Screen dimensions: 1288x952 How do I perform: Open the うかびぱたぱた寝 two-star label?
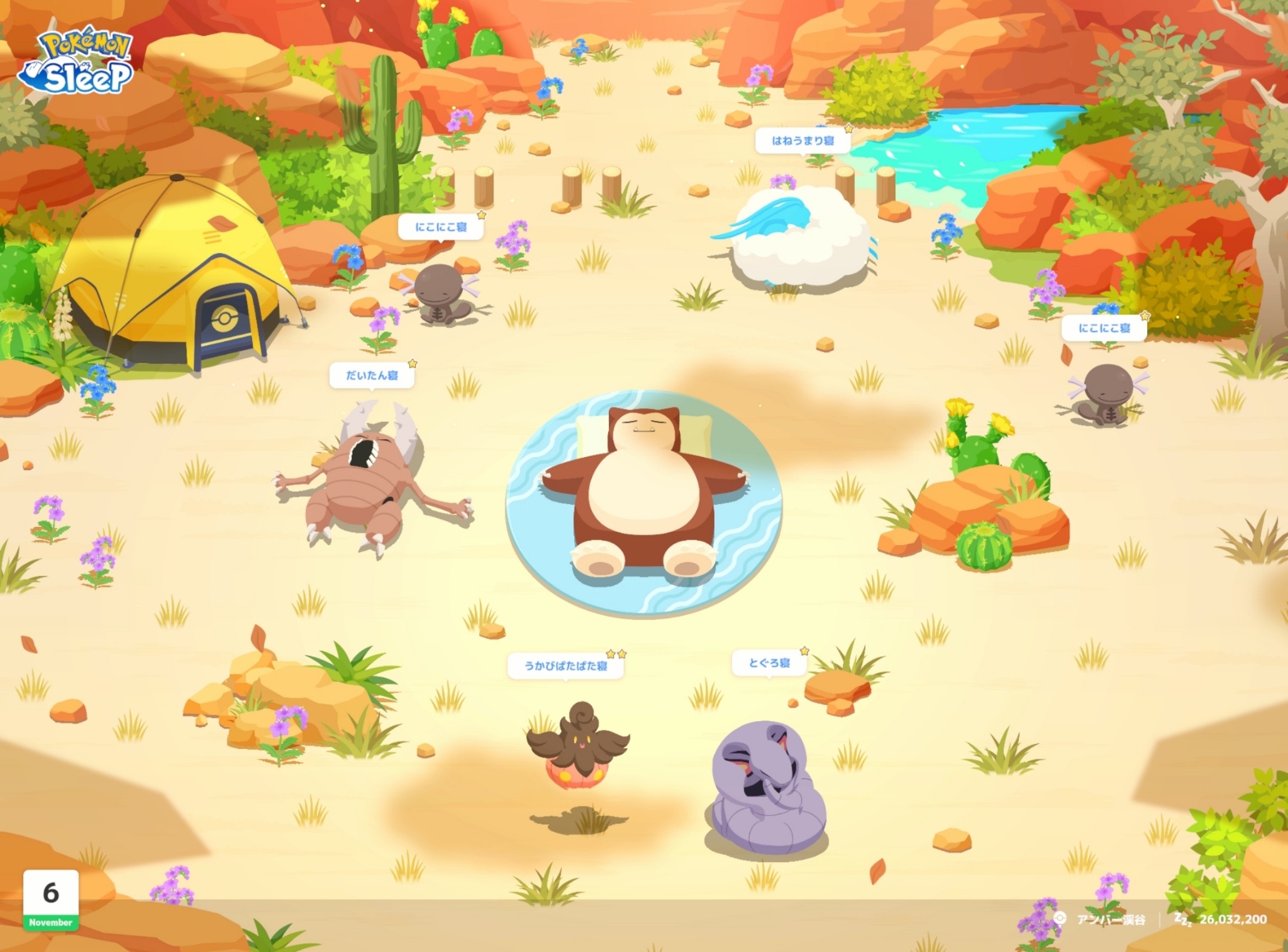(565, 665)
